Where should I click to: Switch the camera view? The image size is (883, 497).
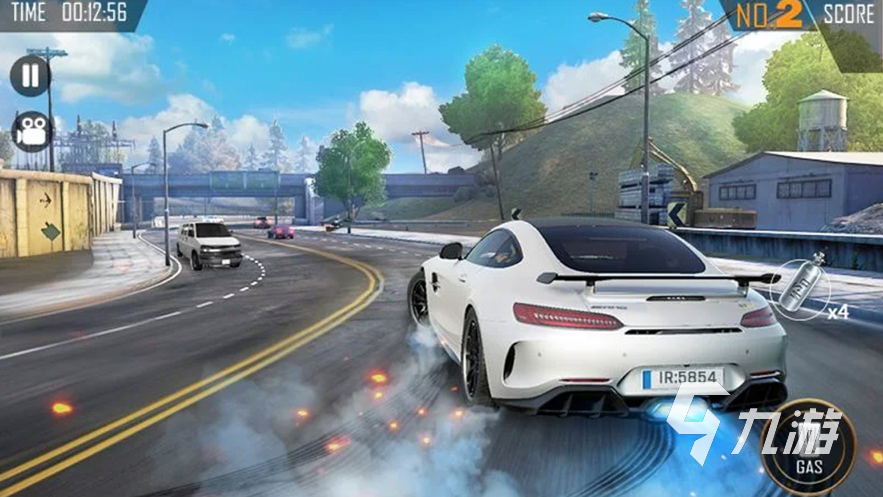[32, 131]
